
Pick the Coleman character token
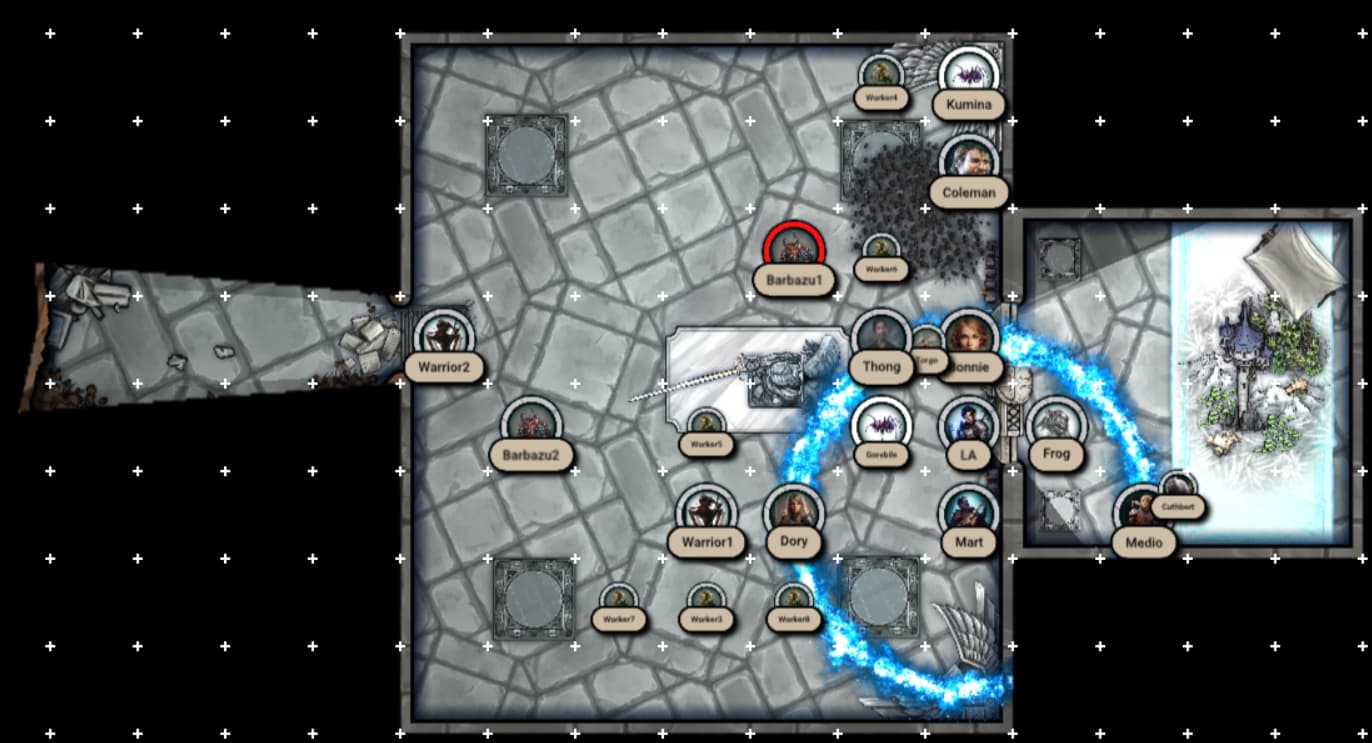point(968,161)
